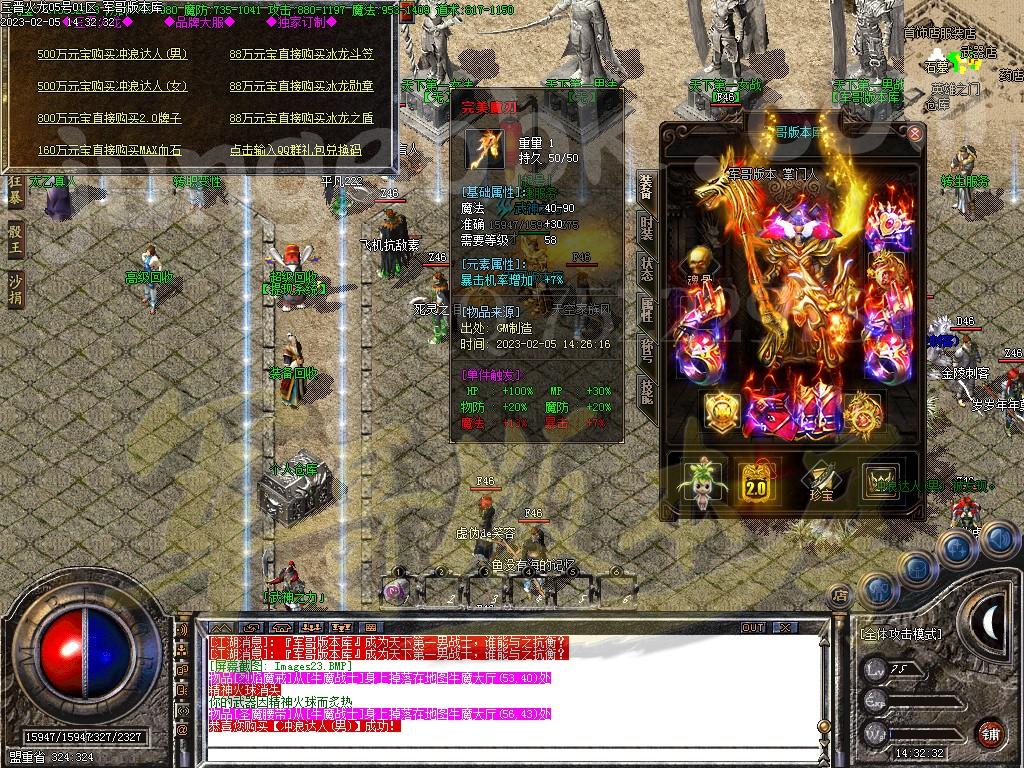Viewport: 1024px width, 768px height.
Task: Show the 属性 attributes tab
Action: (x=647, y=310)
